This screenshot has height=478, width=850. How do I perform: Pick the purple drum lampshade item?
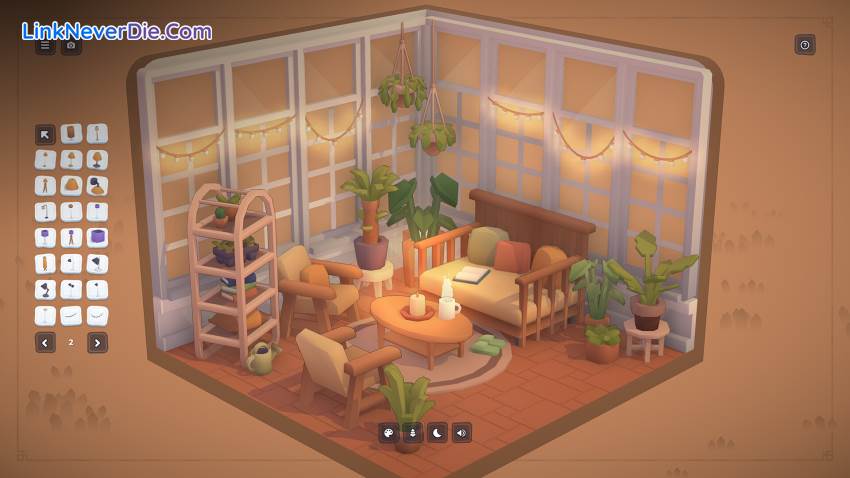[x=97, y=238]
